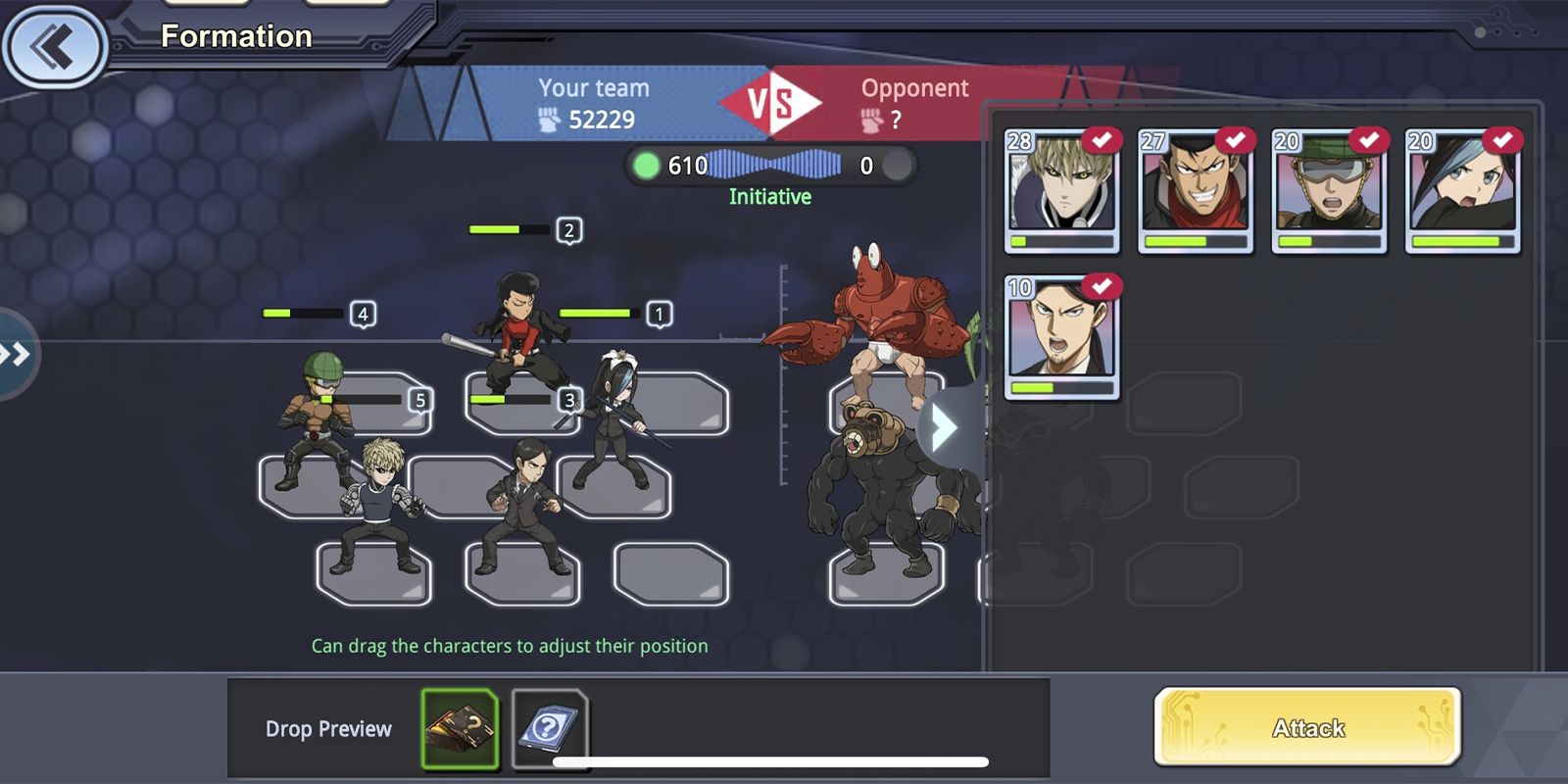The image size is (1568, 784).
Task: Tap the VS emblem between team headers
Action: pos(773,100)
